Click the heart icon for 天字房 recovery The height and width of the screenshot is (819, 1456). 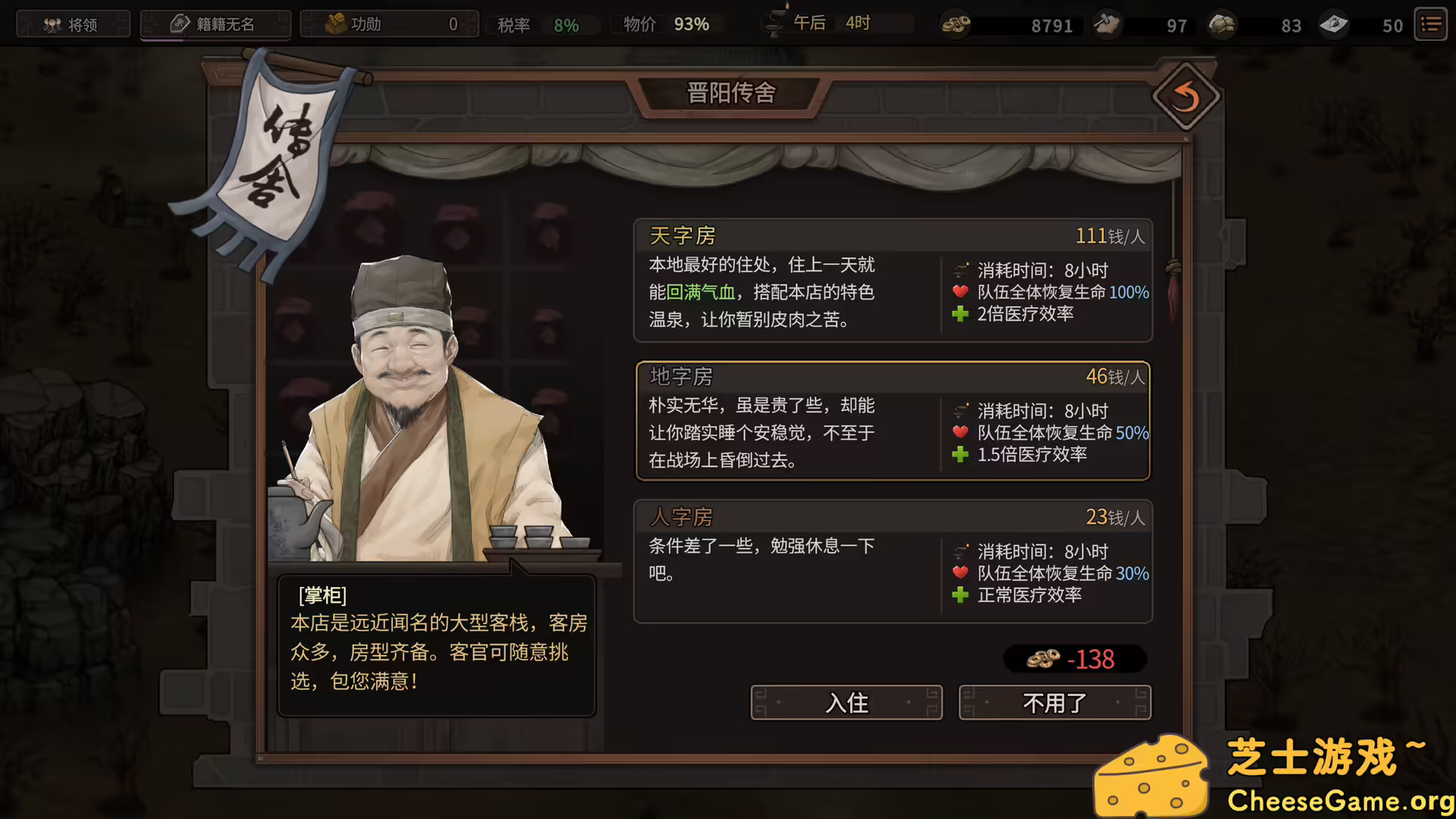959,293
